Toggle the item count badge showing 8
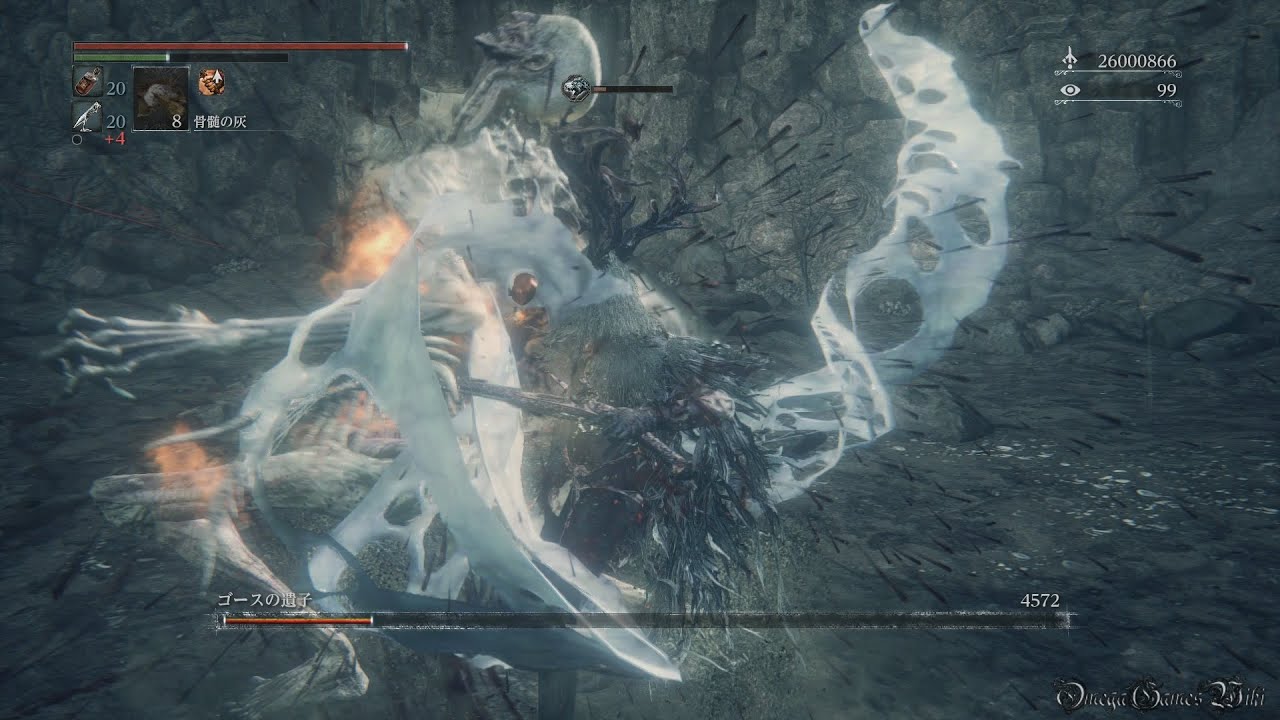This screenshot has width=1280, height=720. point(178,120)
